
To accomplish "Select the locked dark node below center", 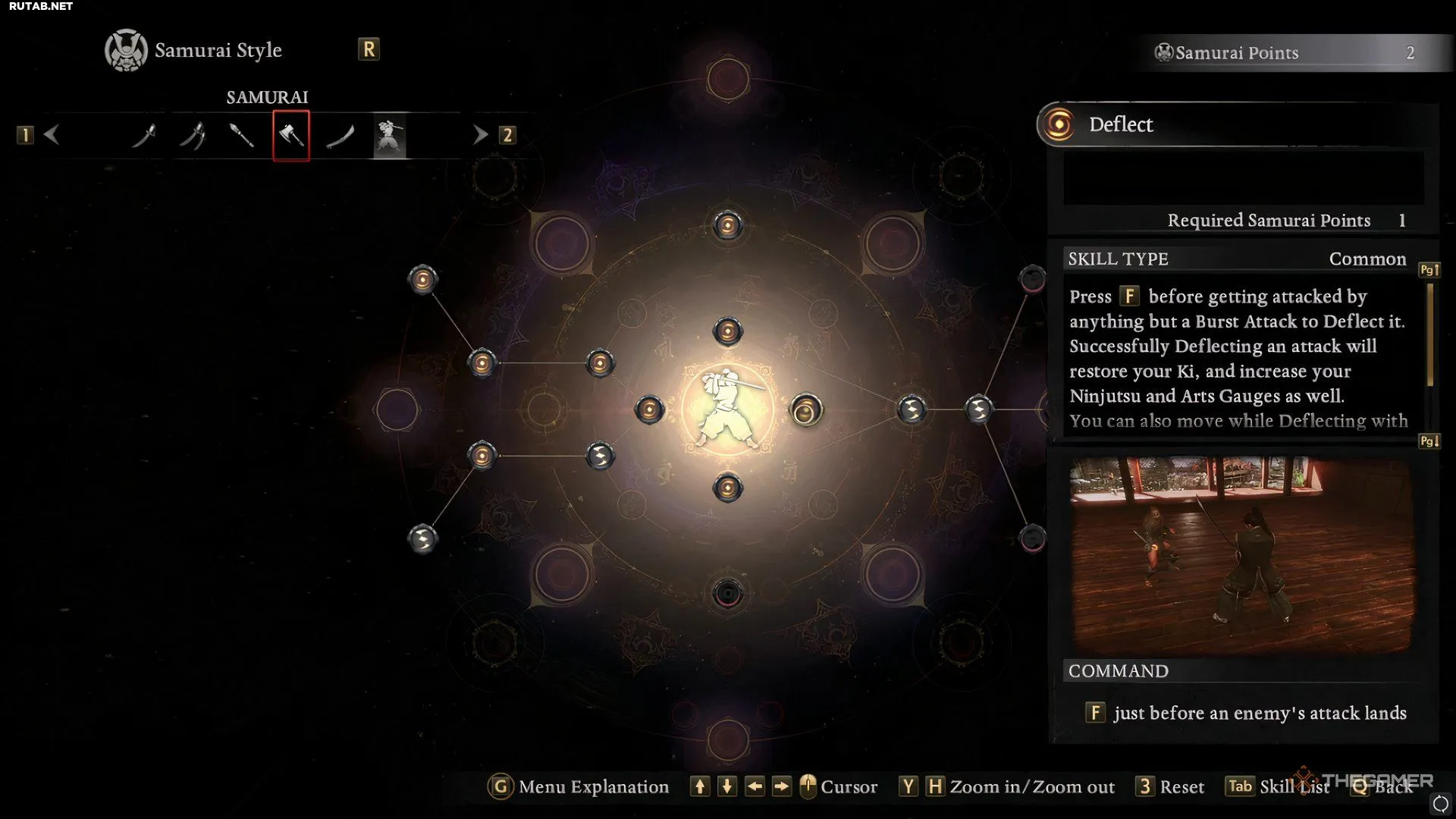I will tap(727, 593).
